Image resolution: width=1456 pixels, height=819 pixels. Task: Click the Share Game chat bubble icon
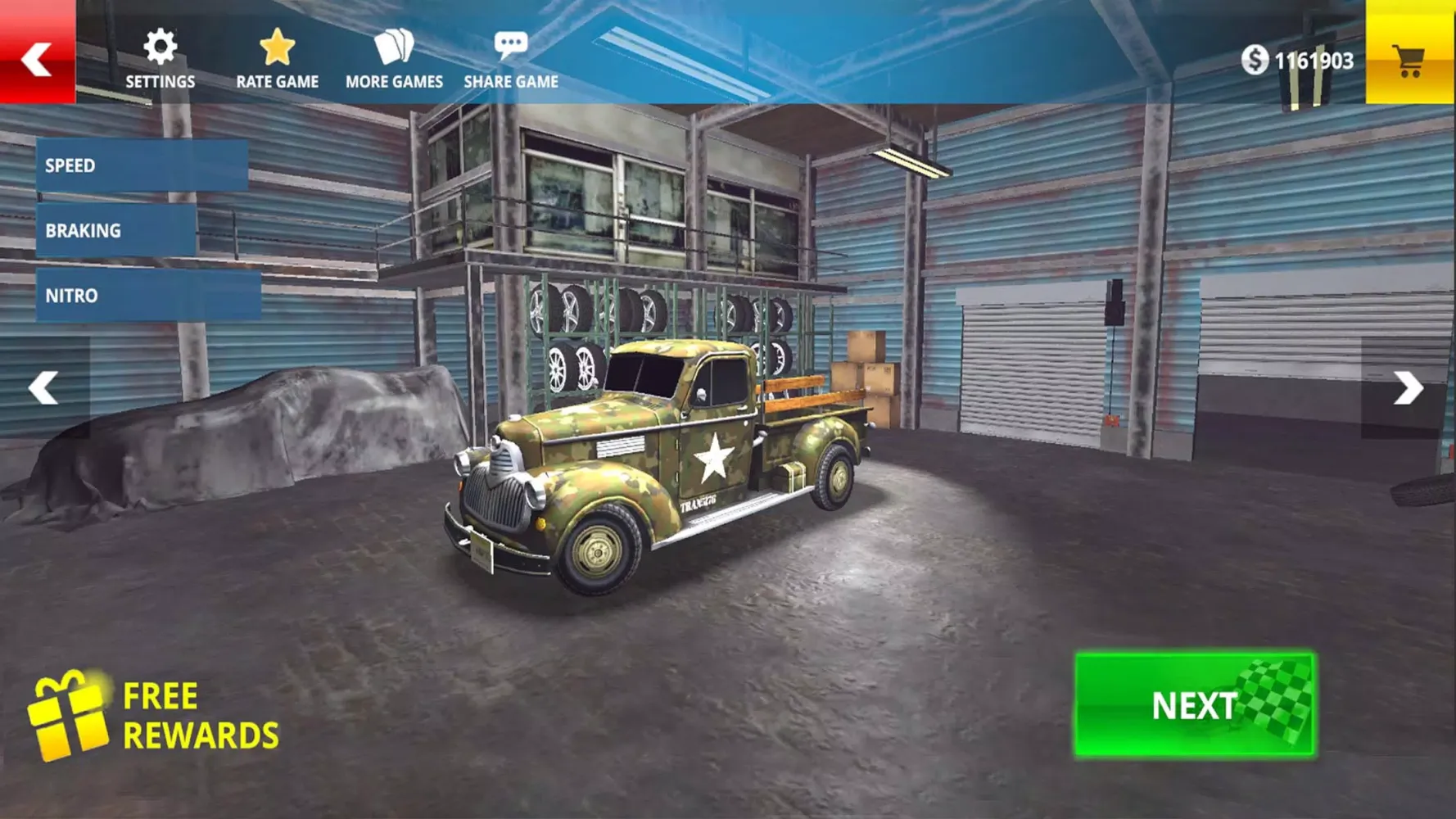[x=510, y=46]
